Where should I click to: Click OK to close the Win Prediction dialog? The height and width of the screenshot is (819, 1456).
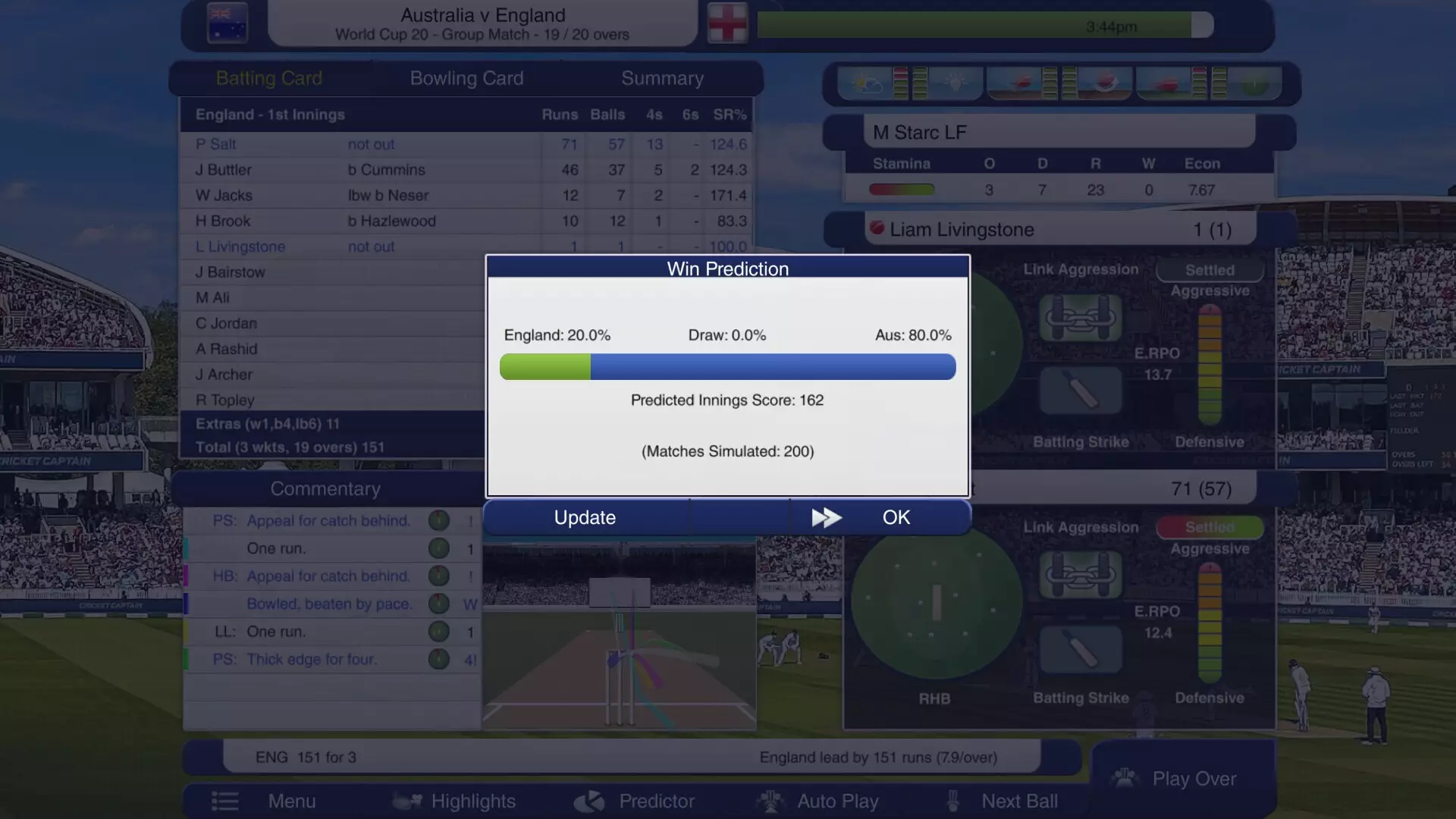point(896,517)
